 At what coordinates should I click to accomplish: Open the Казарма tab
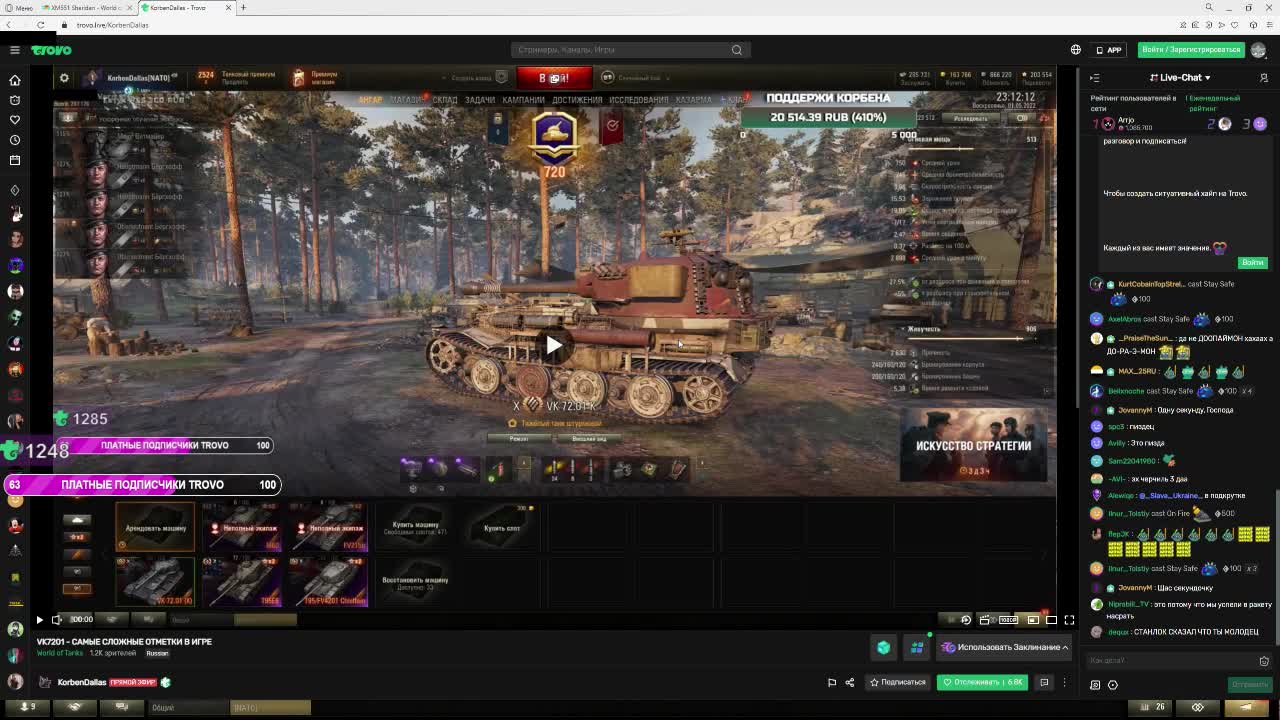coord(693,100)
